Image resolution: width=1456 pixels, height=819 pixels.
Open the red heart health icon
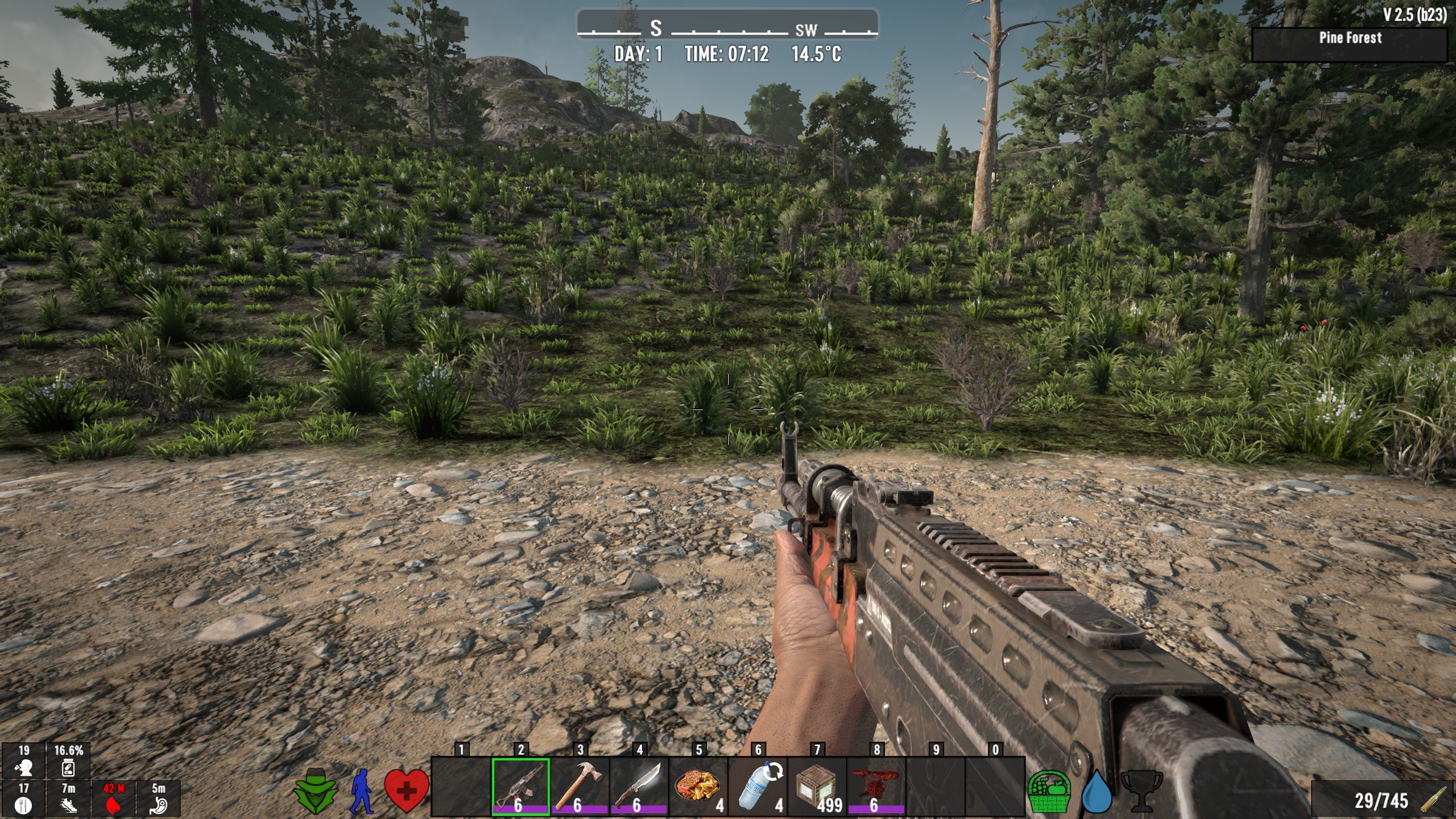coord(406,791)
